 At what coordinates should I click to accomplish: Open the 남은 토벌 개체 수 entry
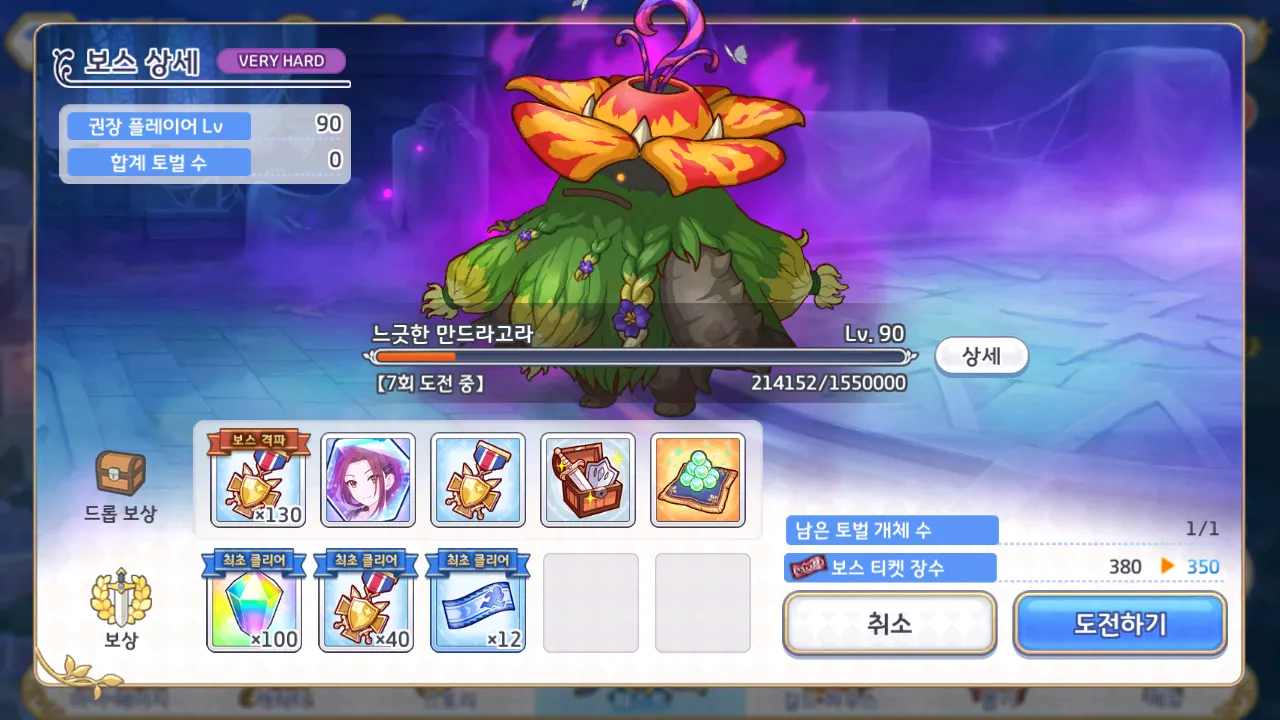pos(888,530)
